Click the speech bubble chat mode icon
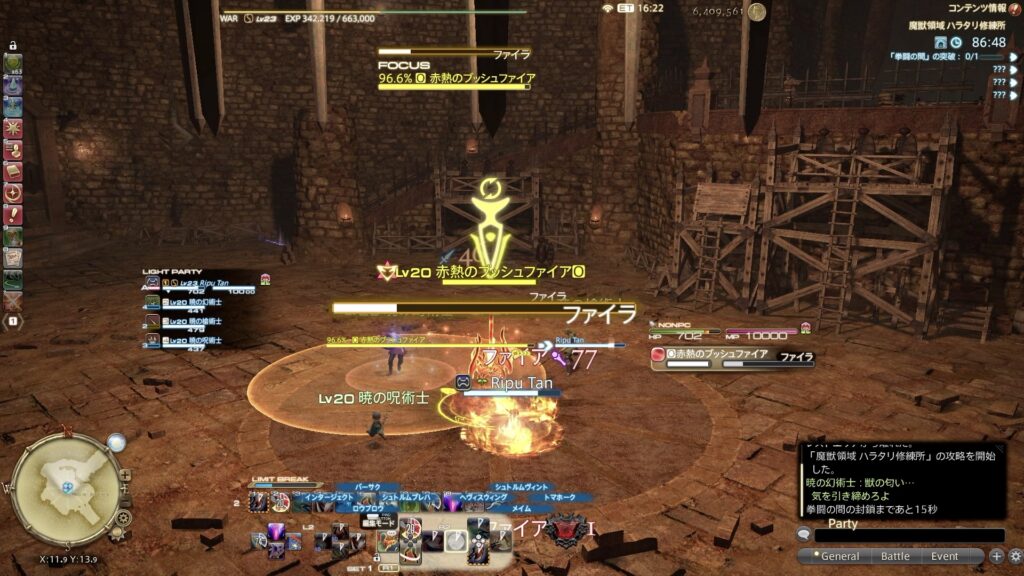1024x576 pixels. coord(804,535)
